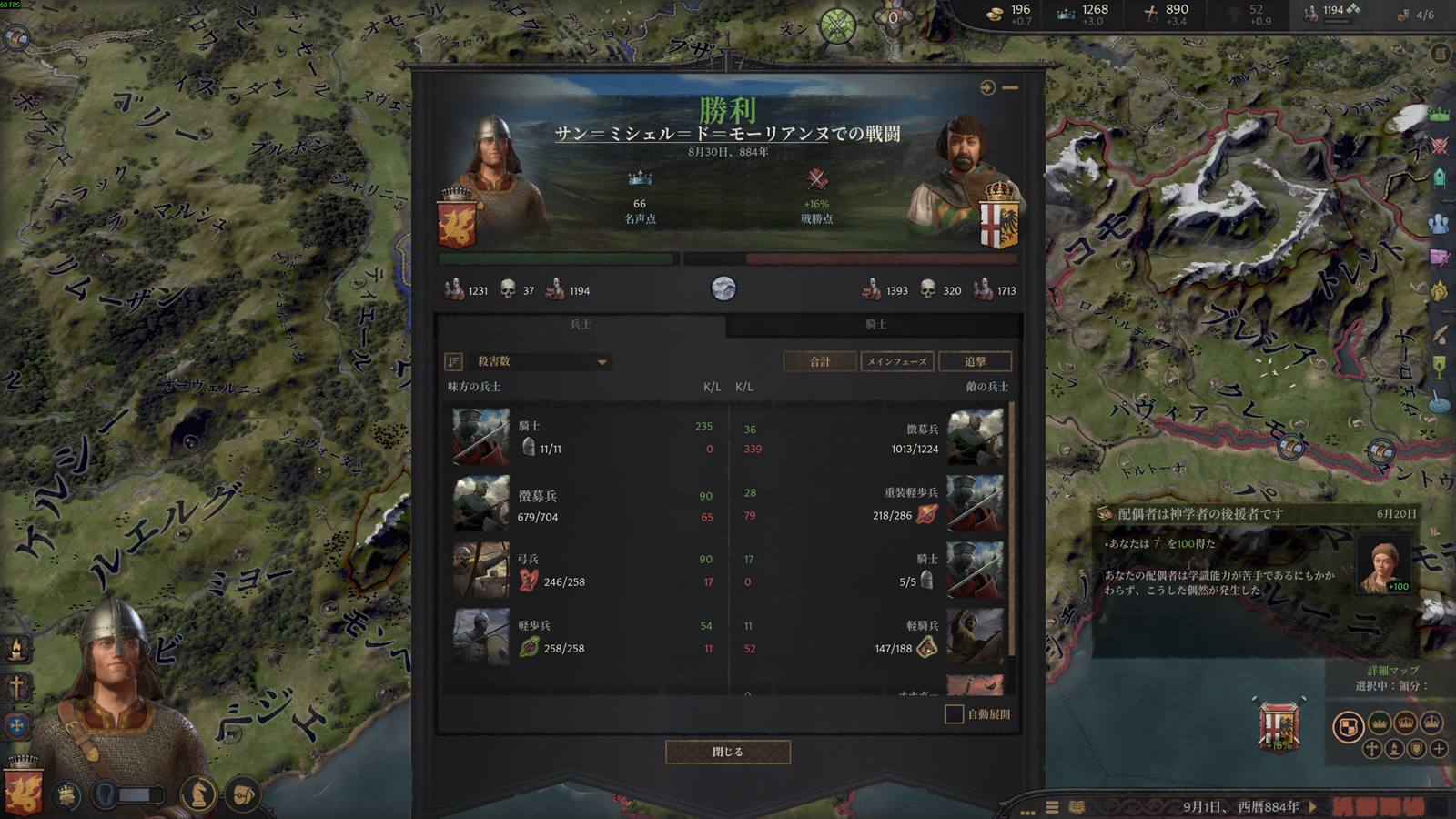Image resolution: width=1456 pixels, height=819 pixels.
Task: Click the chess knight icon in bottom bar
Action: (x=197, y=794)
